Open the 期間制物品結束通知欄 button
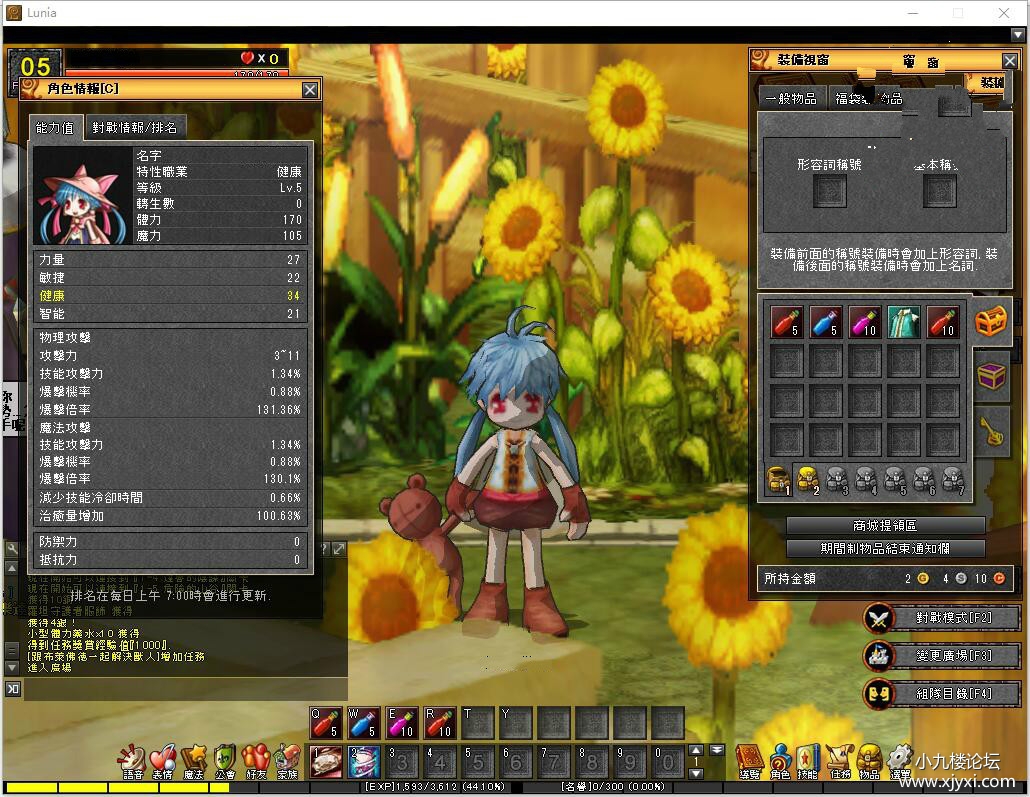The height and width of the screenshot is (797, 1030). (885, 548)
